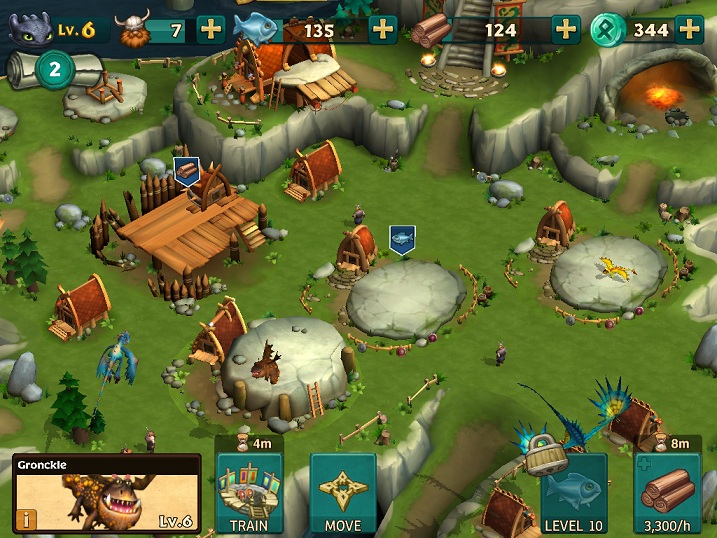Add wood using the plus button
The image size is (717, 538).
tap(566, 29)
